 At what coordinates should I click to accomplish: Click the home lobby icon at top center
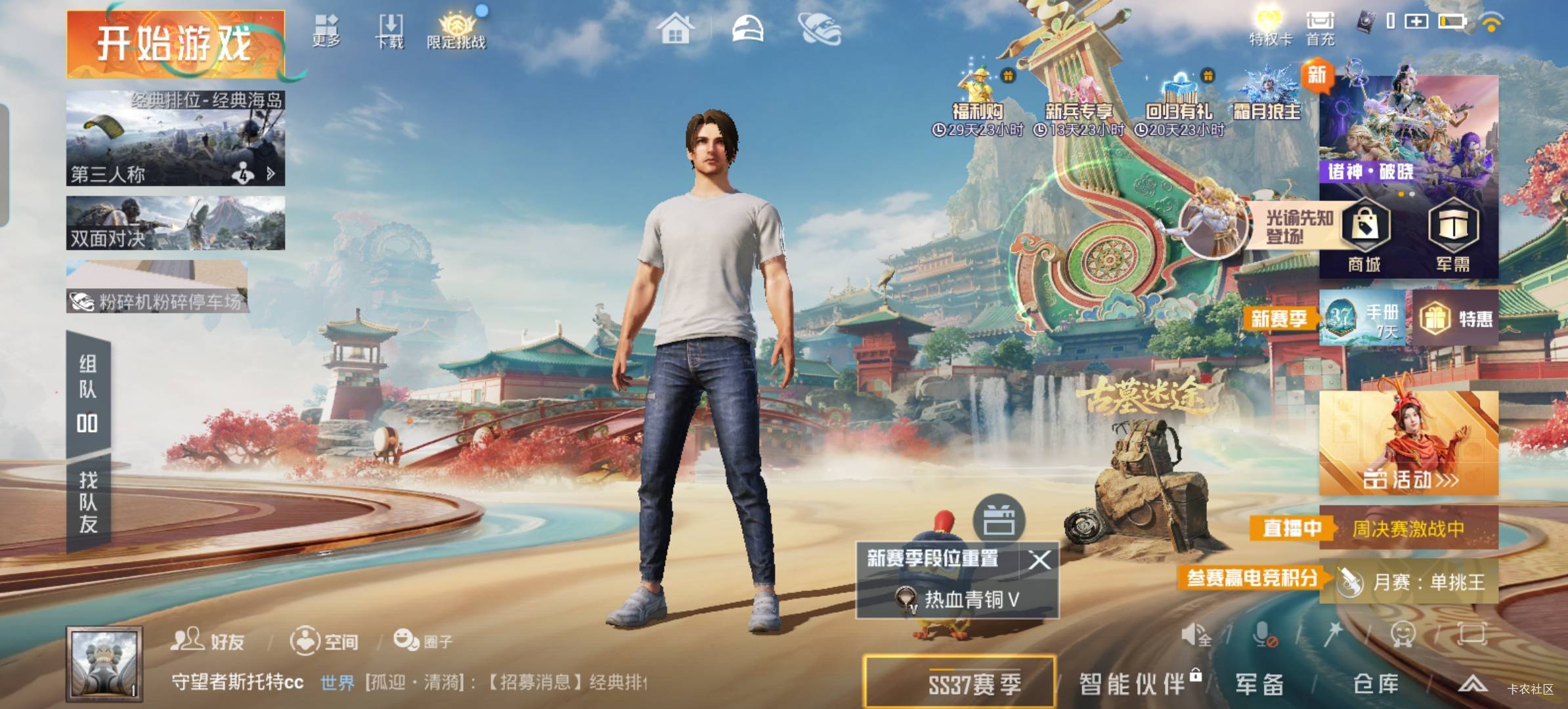pyautogui.click(x=676, y=30)
